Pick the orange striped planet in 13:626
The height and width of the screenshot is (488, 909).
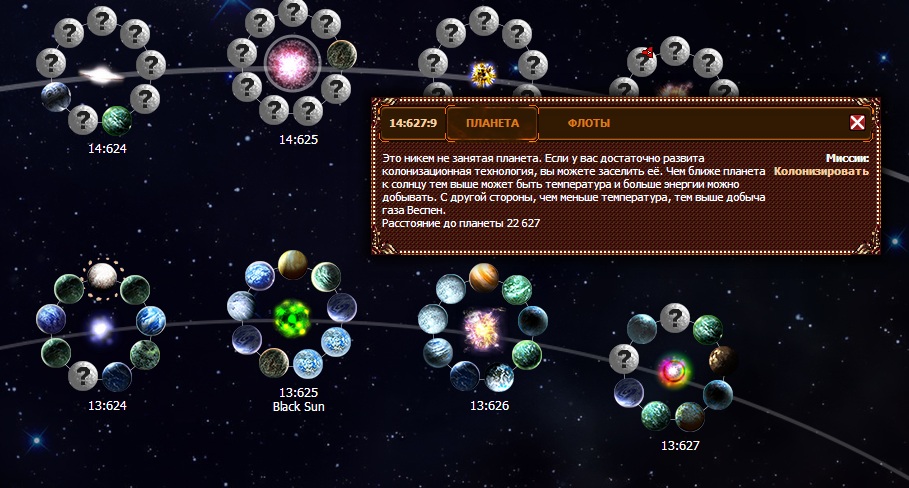pos(484,274)
